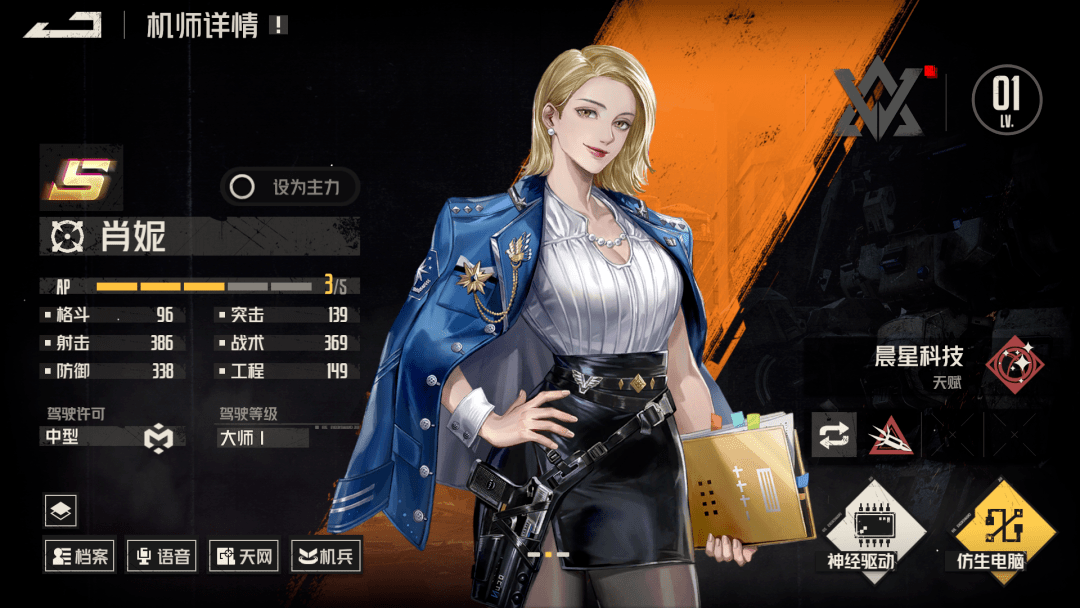Viewport: 1080px width, 608px height.
Task: Click the faction emblem with red dot
Action: tap(879, 101)
